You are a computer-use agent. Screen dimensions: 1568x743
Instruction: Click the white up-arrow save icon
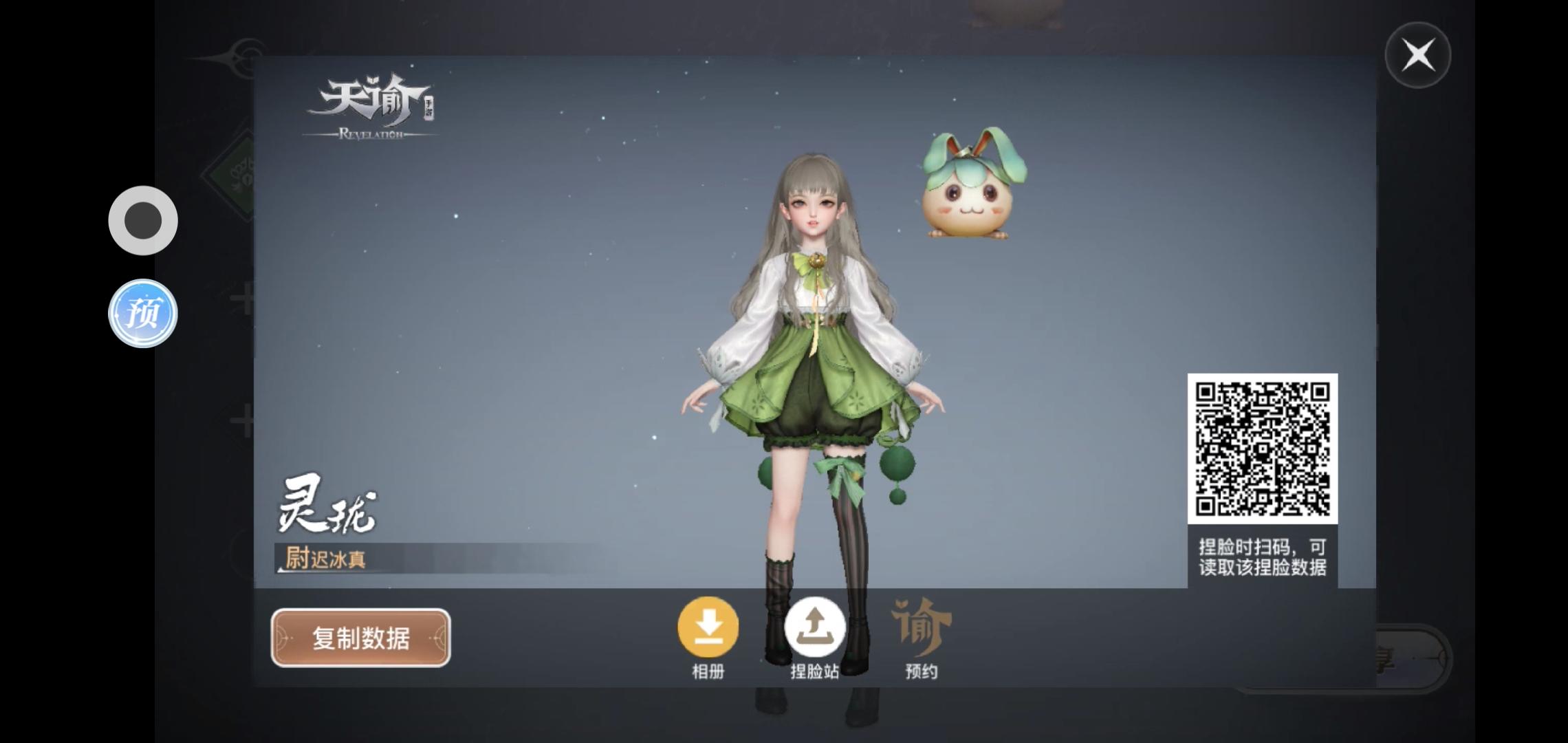[x=814, y=627]
